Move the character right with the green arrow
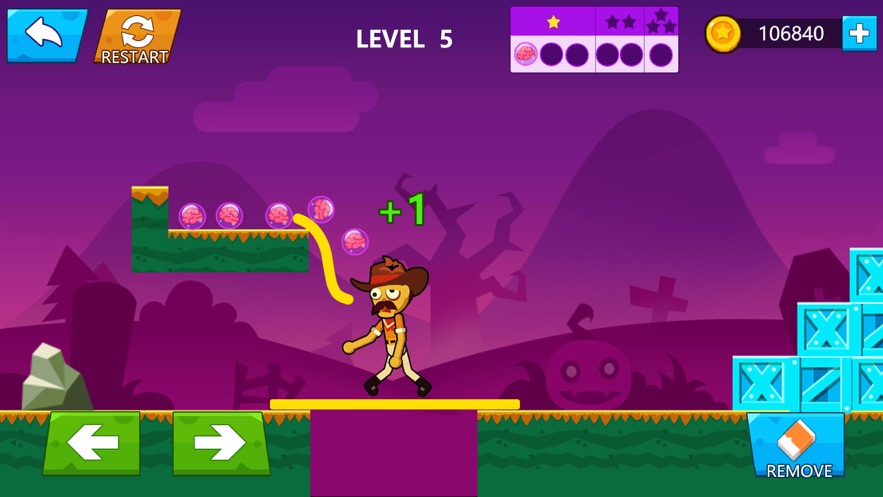 coord(221,443)
